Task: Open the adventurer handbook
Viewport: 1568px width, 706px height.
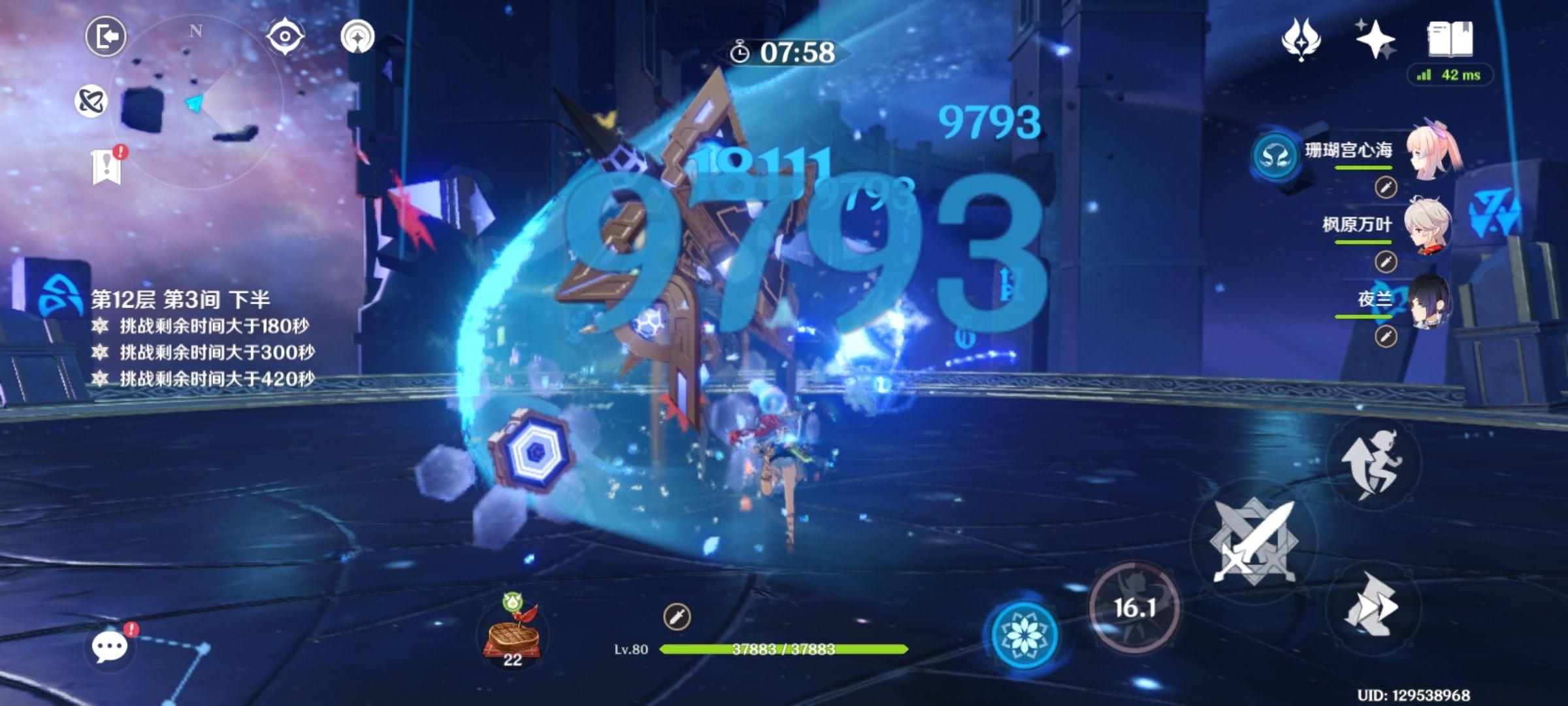Action: point(1450,39)
